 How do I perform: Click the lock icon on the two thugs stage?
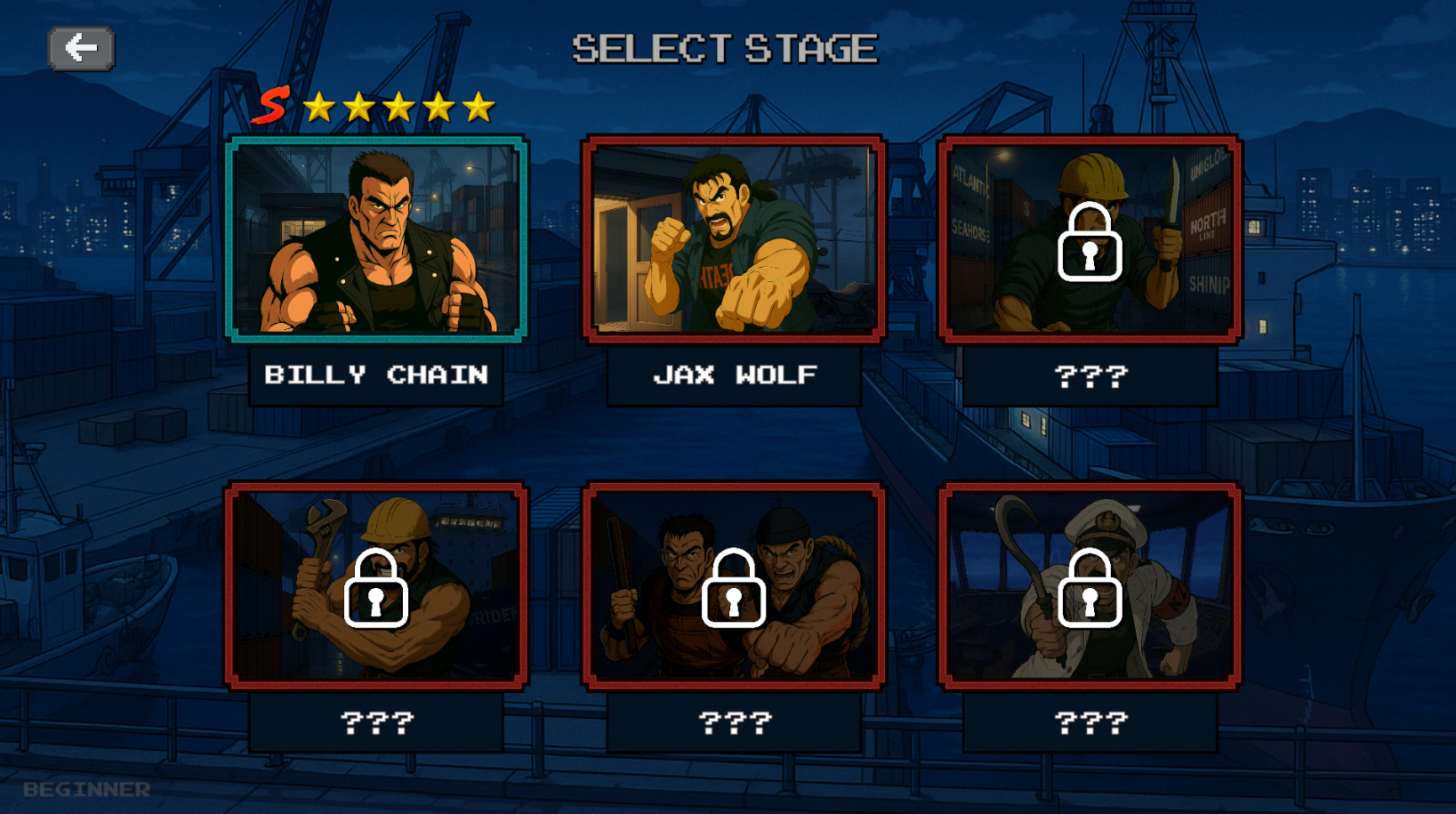coord(733,590)
